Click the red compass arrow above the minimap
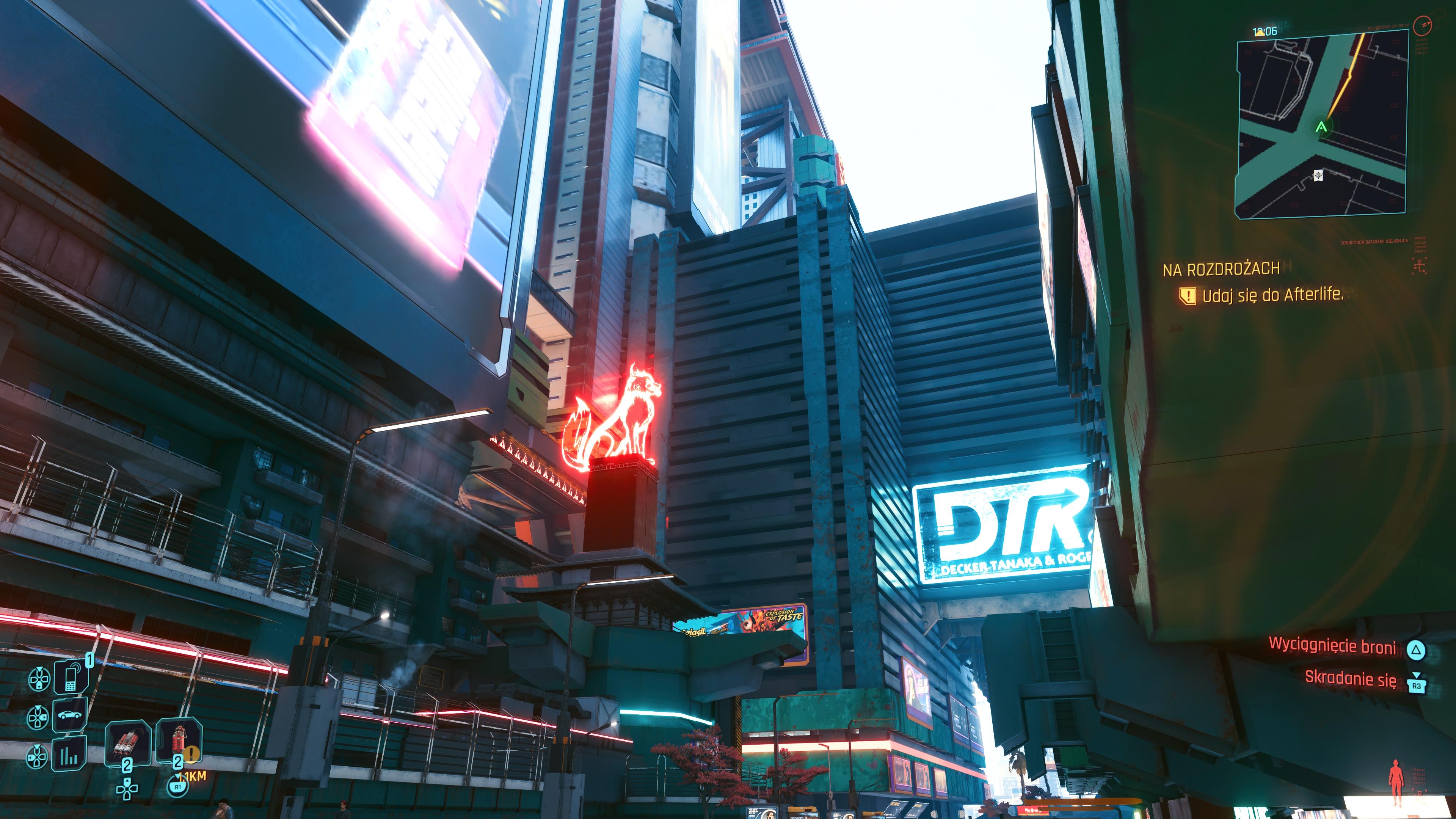Viewport: 1456px width, 819px height. click(x=1423, y=25)
